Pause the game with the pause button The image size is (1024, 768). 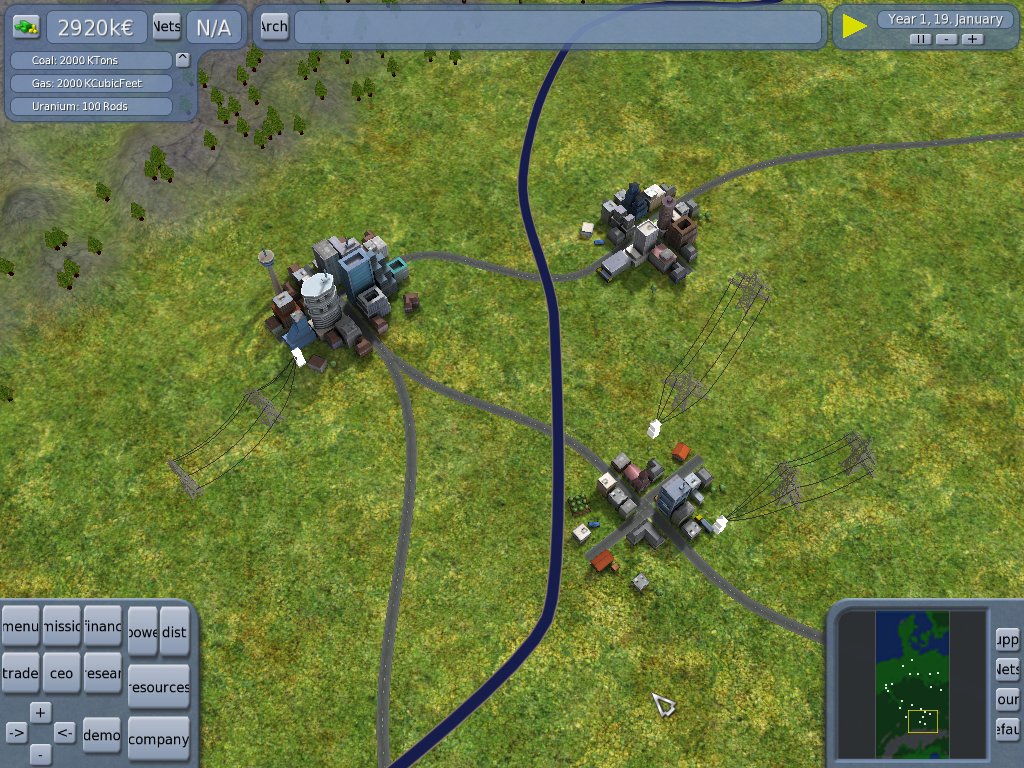920,39
